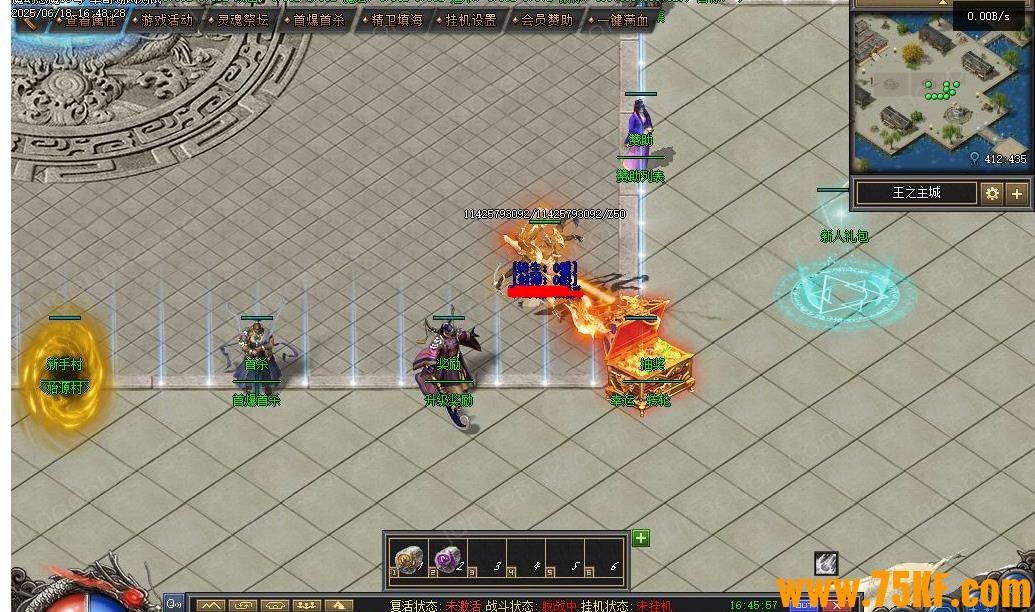Use the purple scroll in hotbar slot 2

coord(447,559)
